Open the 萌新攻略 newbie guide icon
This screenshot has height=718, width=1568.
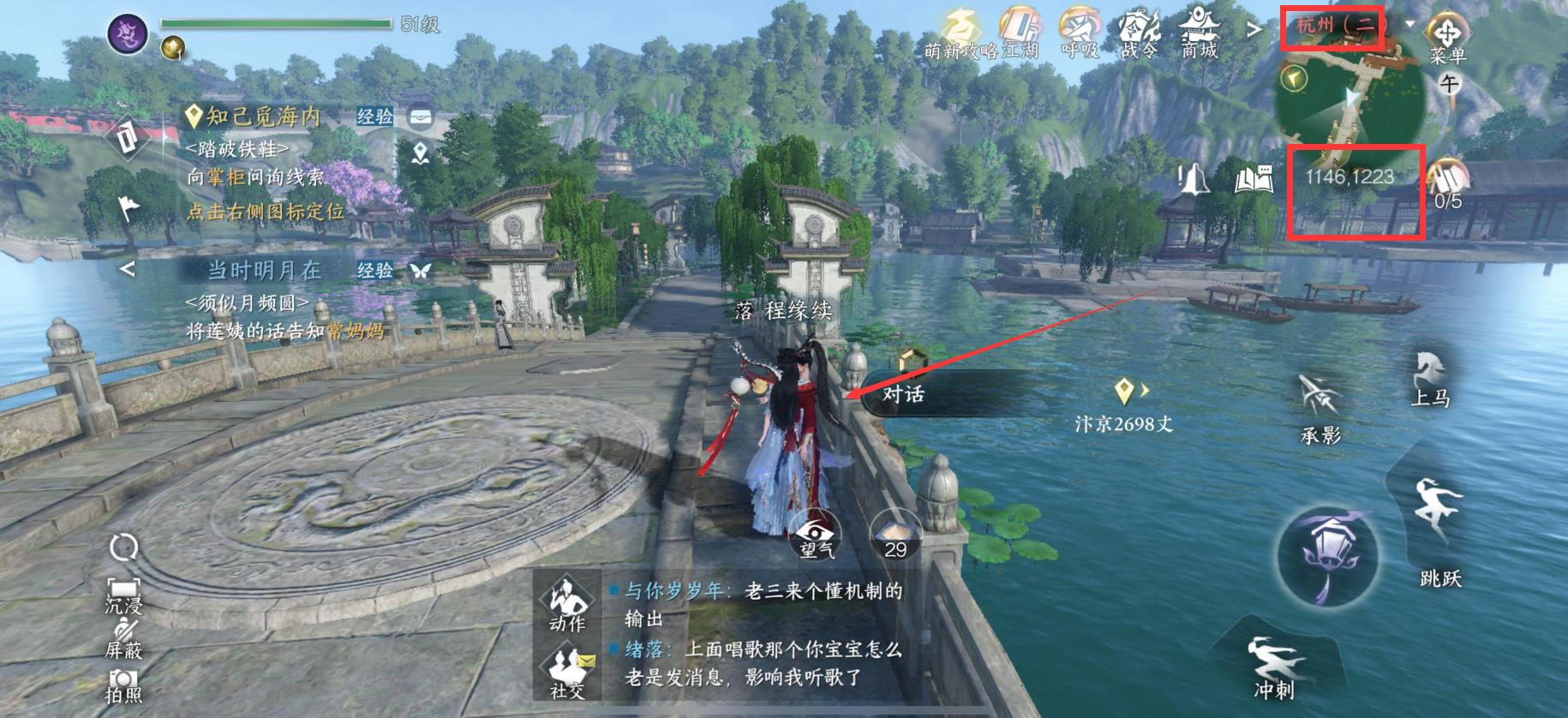click(961, 26)
